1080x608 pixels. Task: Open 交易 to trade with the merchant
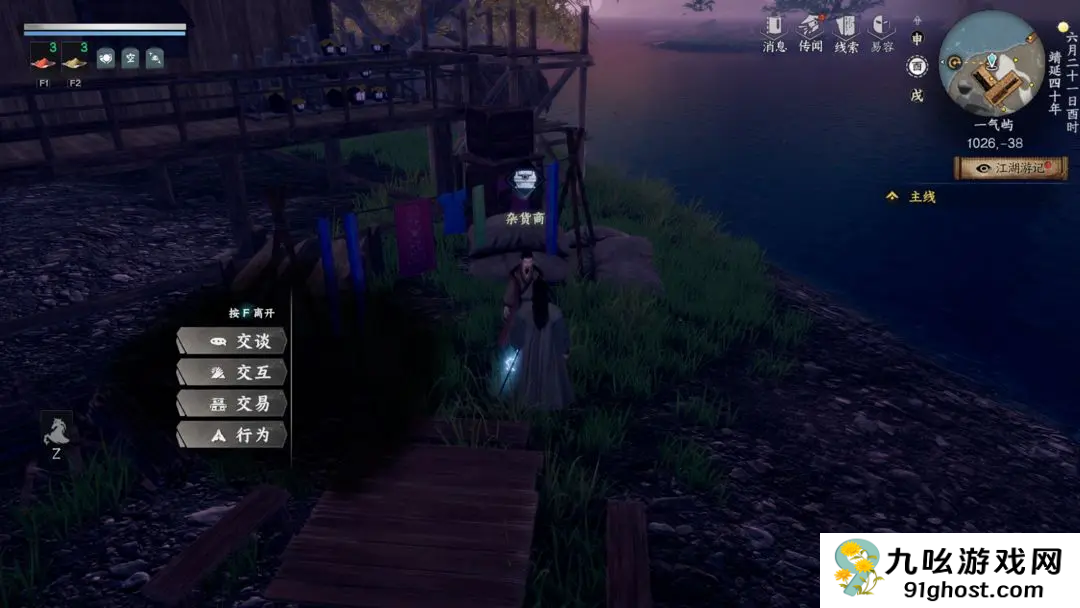[x=232, y=404]
